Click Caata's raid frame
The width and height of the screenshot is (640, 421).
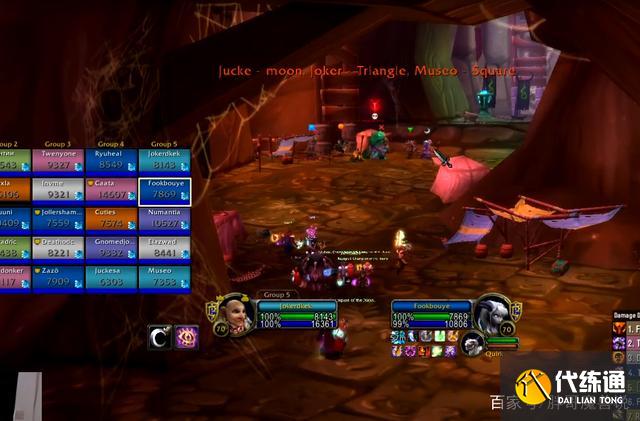111,190
